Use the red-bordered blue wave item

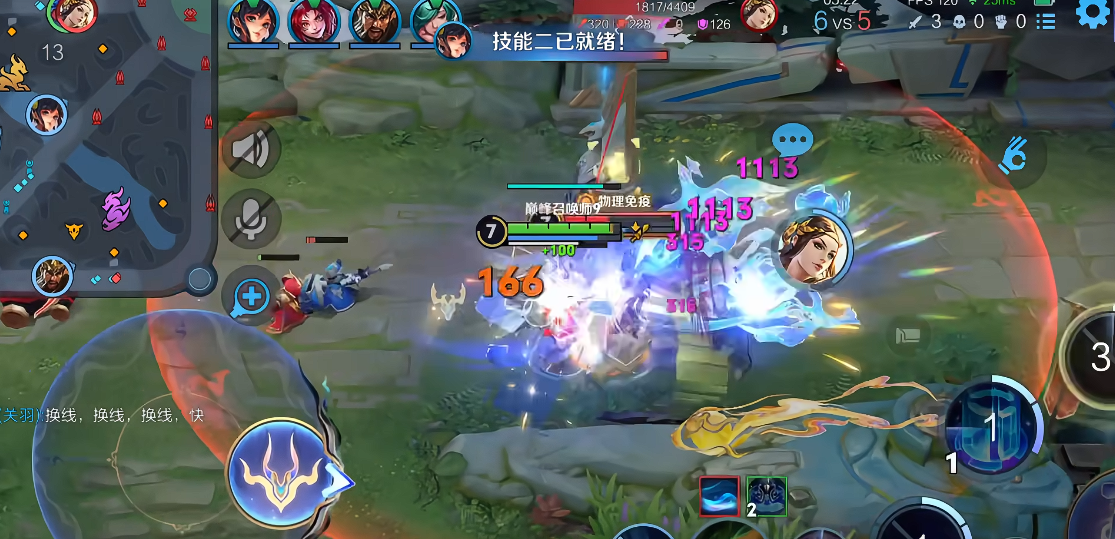tap(720, 496)
